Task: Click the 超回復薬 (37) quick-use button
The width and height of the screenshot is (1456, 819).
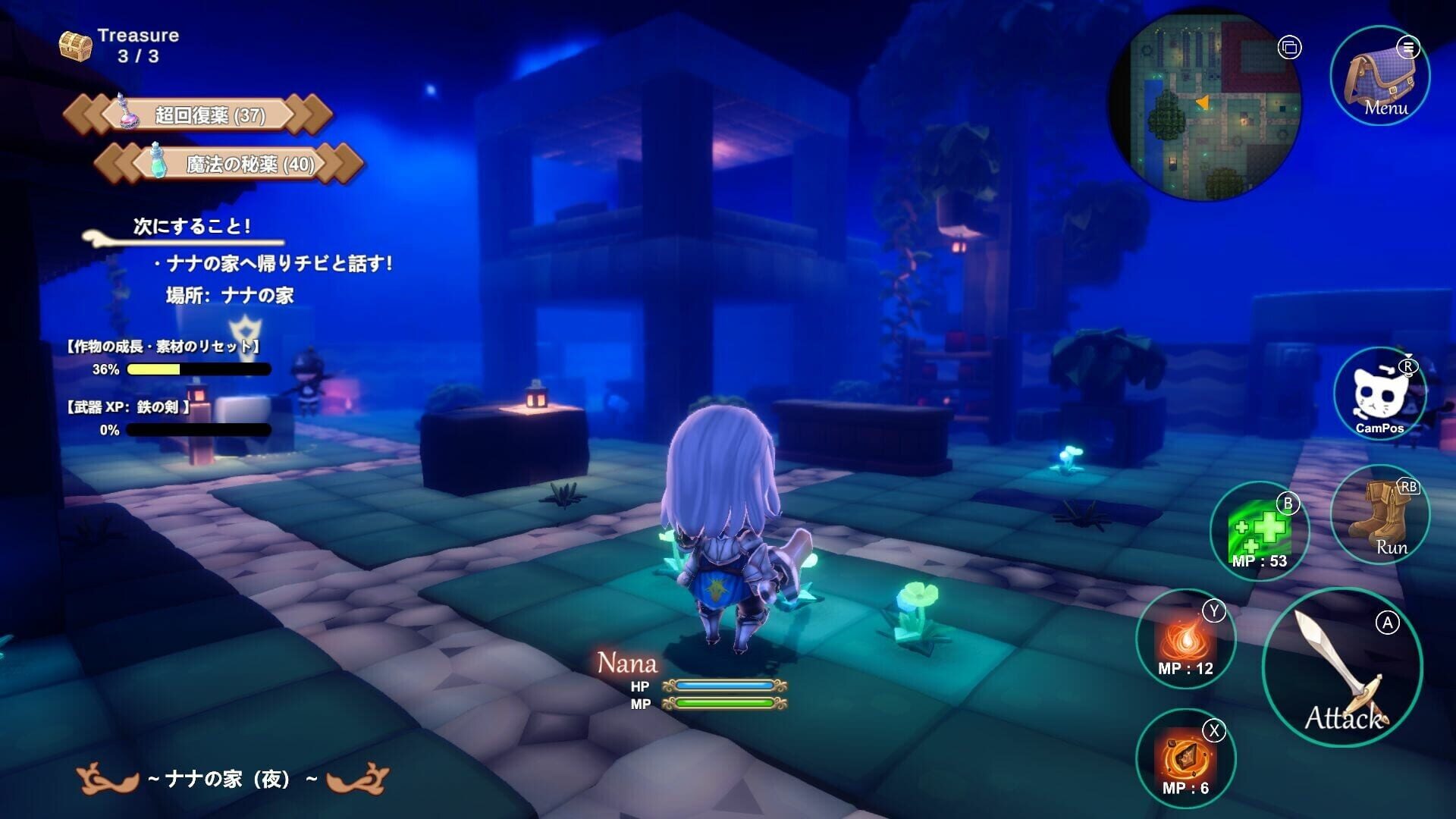Action: coord(212,115)
